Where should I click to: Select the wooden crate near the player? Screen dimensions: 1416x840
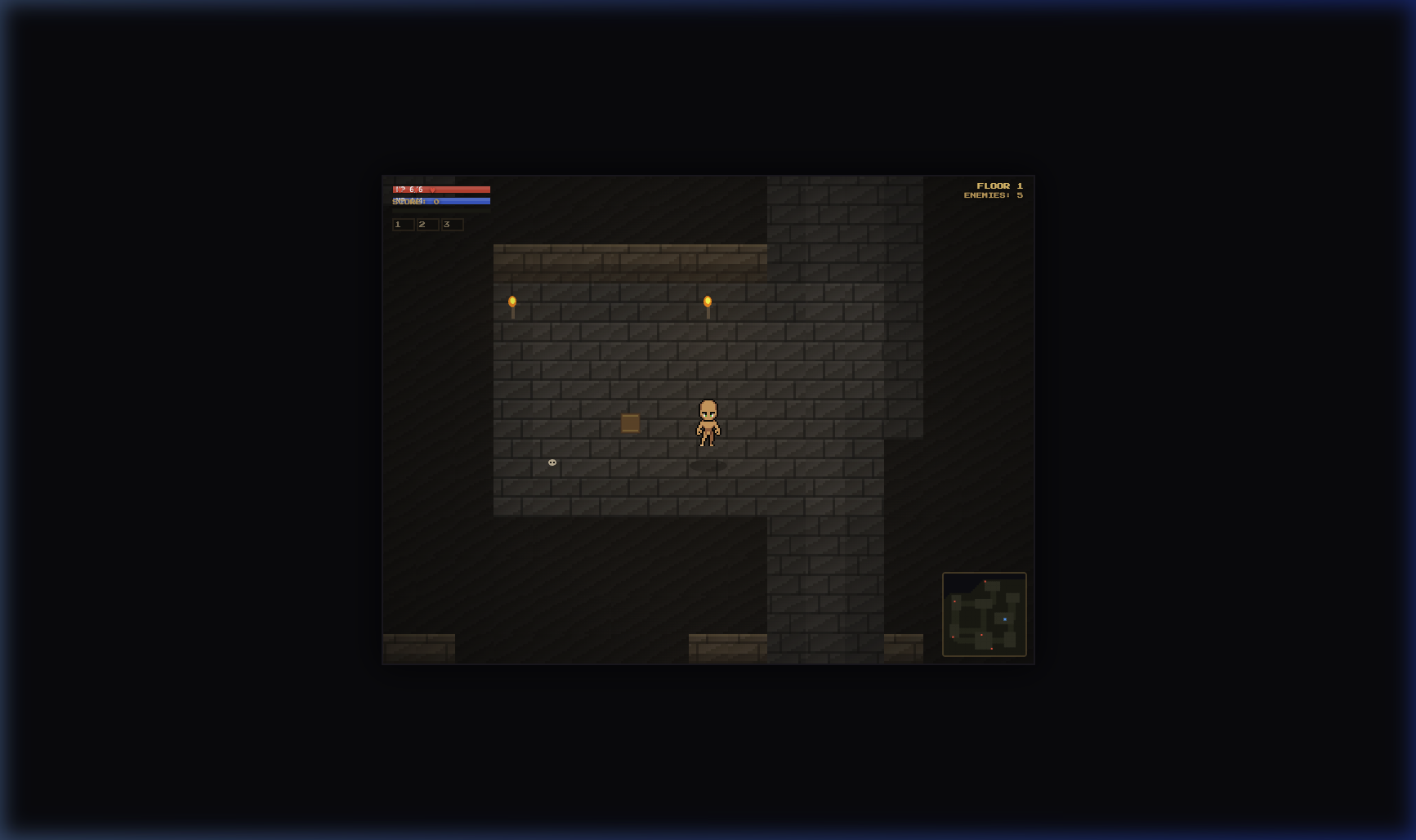(x=630, y=423)
